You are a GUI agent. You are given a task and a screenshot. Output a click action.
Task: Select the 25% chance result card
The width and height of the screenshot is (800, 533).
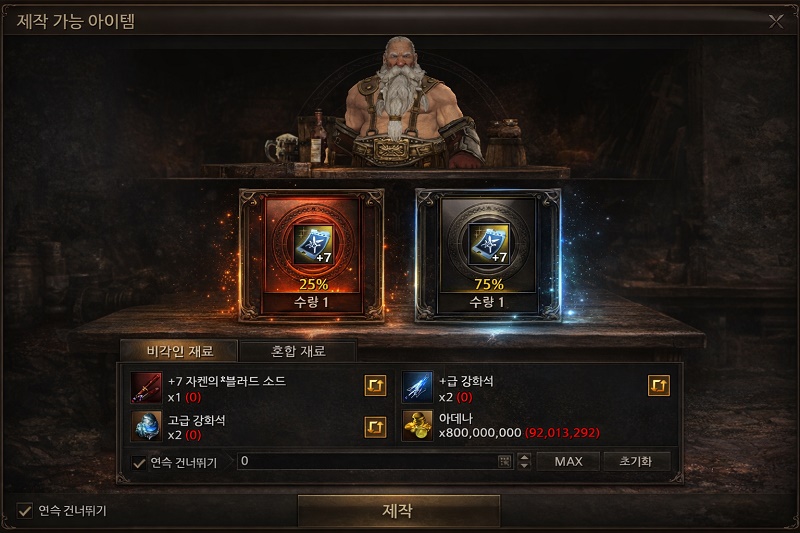tap(311, 255)
